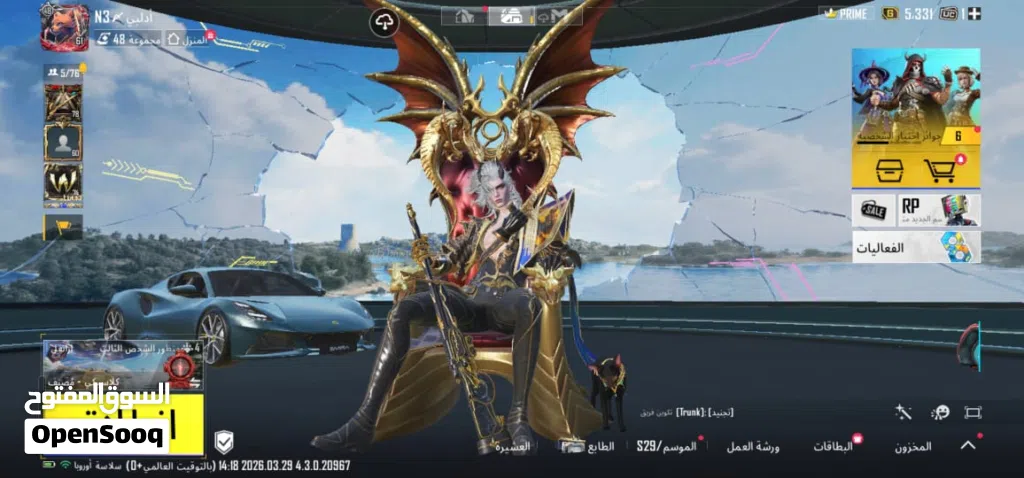
Task: Tap the cloud download icon
Action: pyautogui.click(x=383, y=23)
